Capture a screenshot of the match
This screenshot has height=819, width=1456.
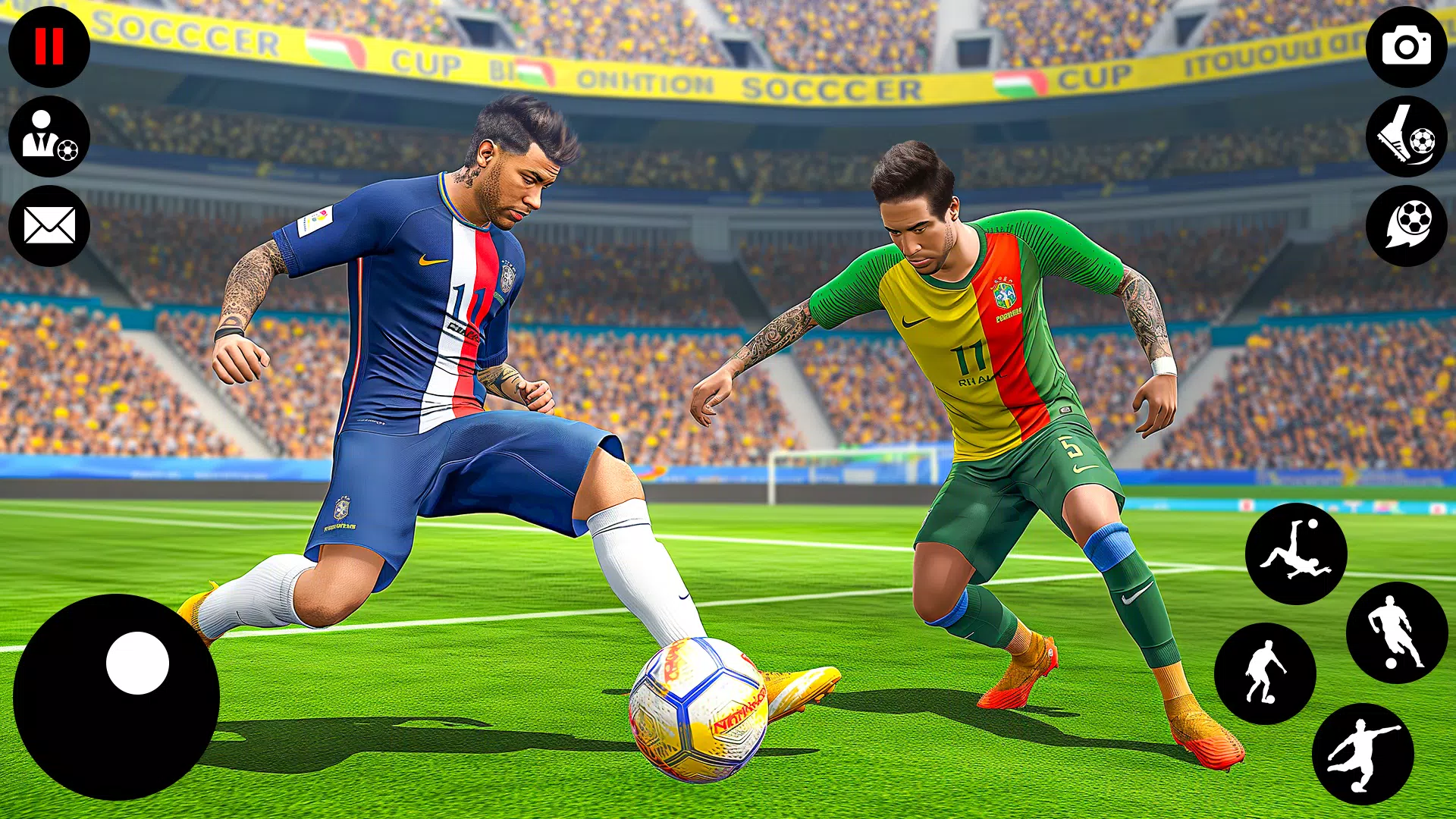[1407, 45]
